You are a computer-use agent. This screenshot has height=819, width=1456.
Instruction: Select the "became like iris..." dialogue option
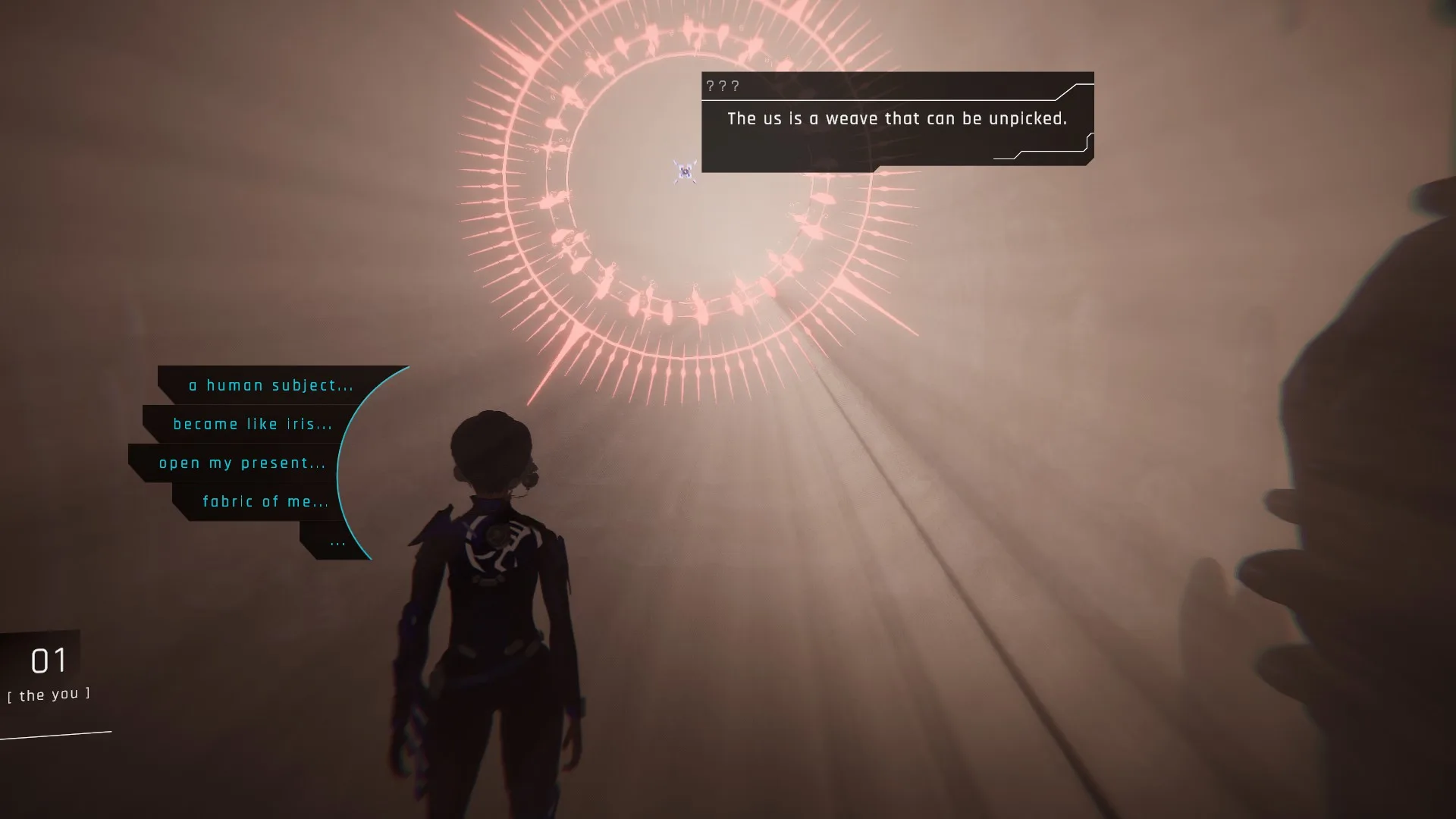click(253, 424)
